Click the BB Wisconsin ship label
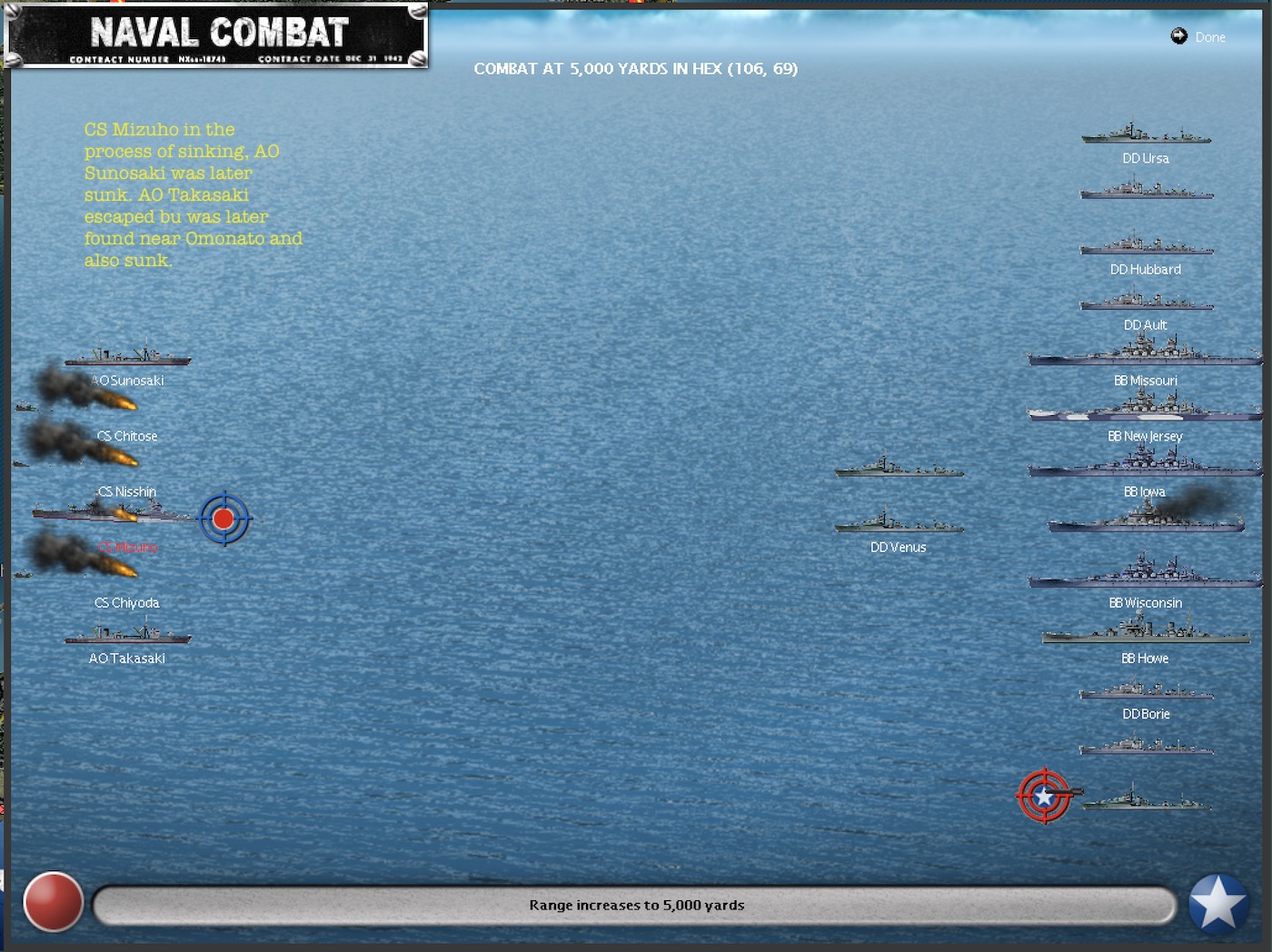The height and width of the screenshot is (952, 1272). pyautogui.click(x=1146, y=602)
